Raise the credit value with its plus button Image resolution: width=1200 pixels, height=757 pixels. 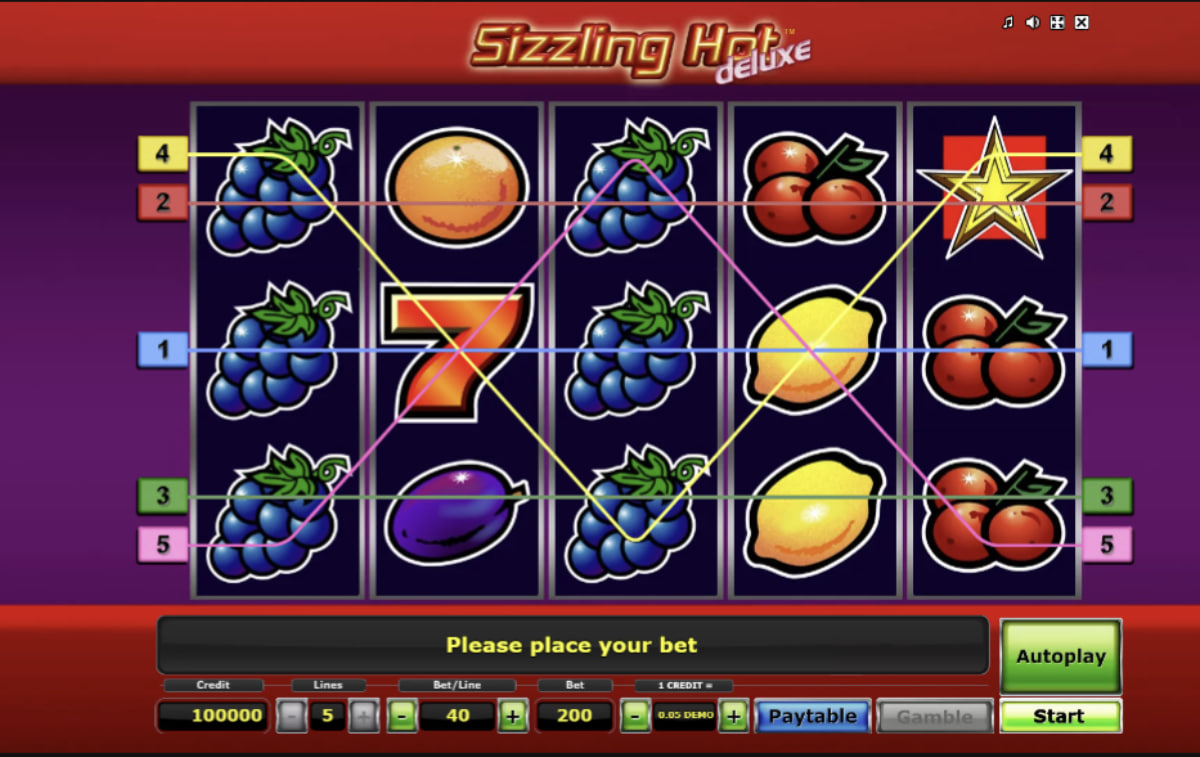(733, 716)
